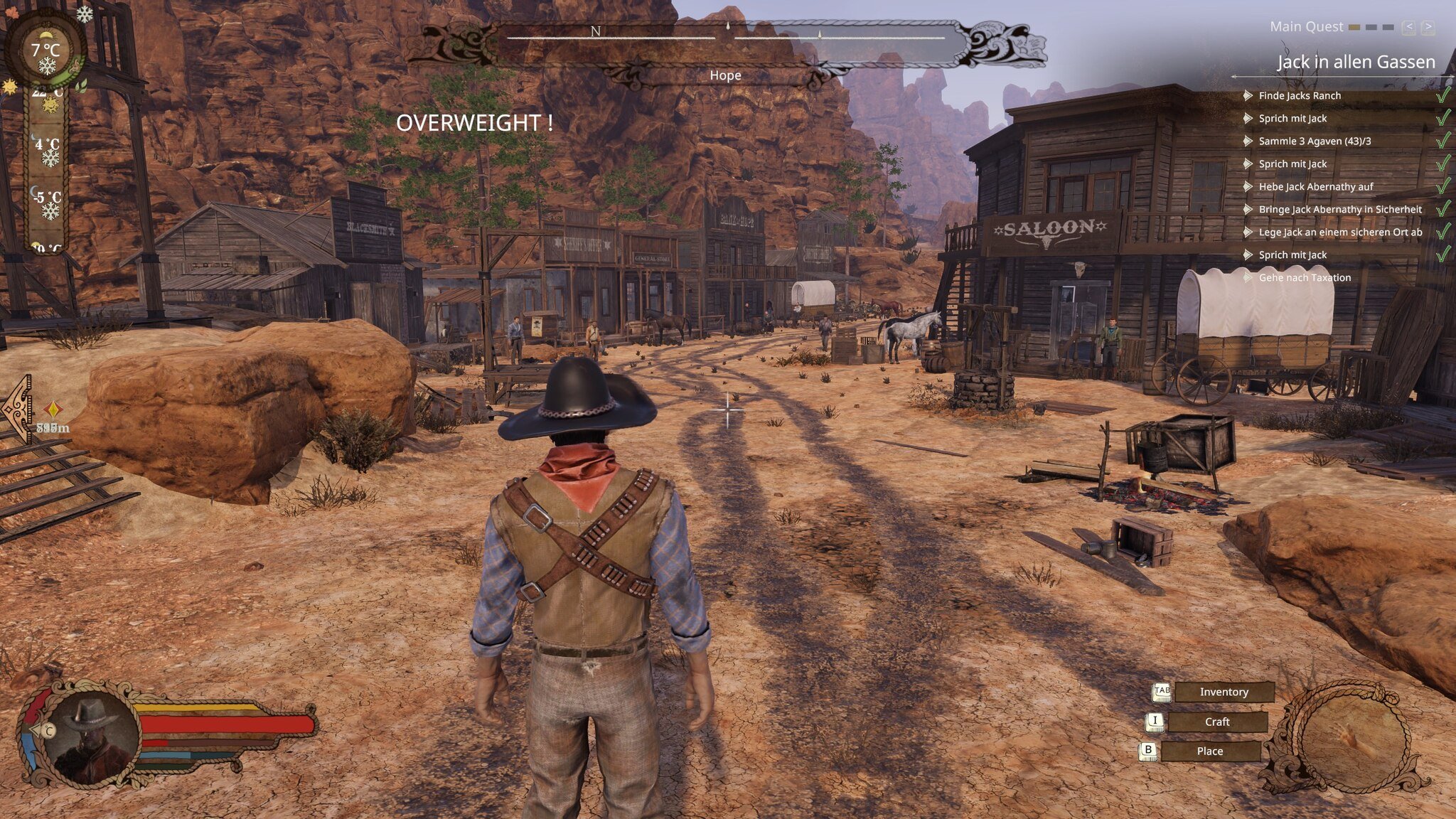Open the Craft menu button
Screen dimensions: 1456x819
click(1216, 722)
